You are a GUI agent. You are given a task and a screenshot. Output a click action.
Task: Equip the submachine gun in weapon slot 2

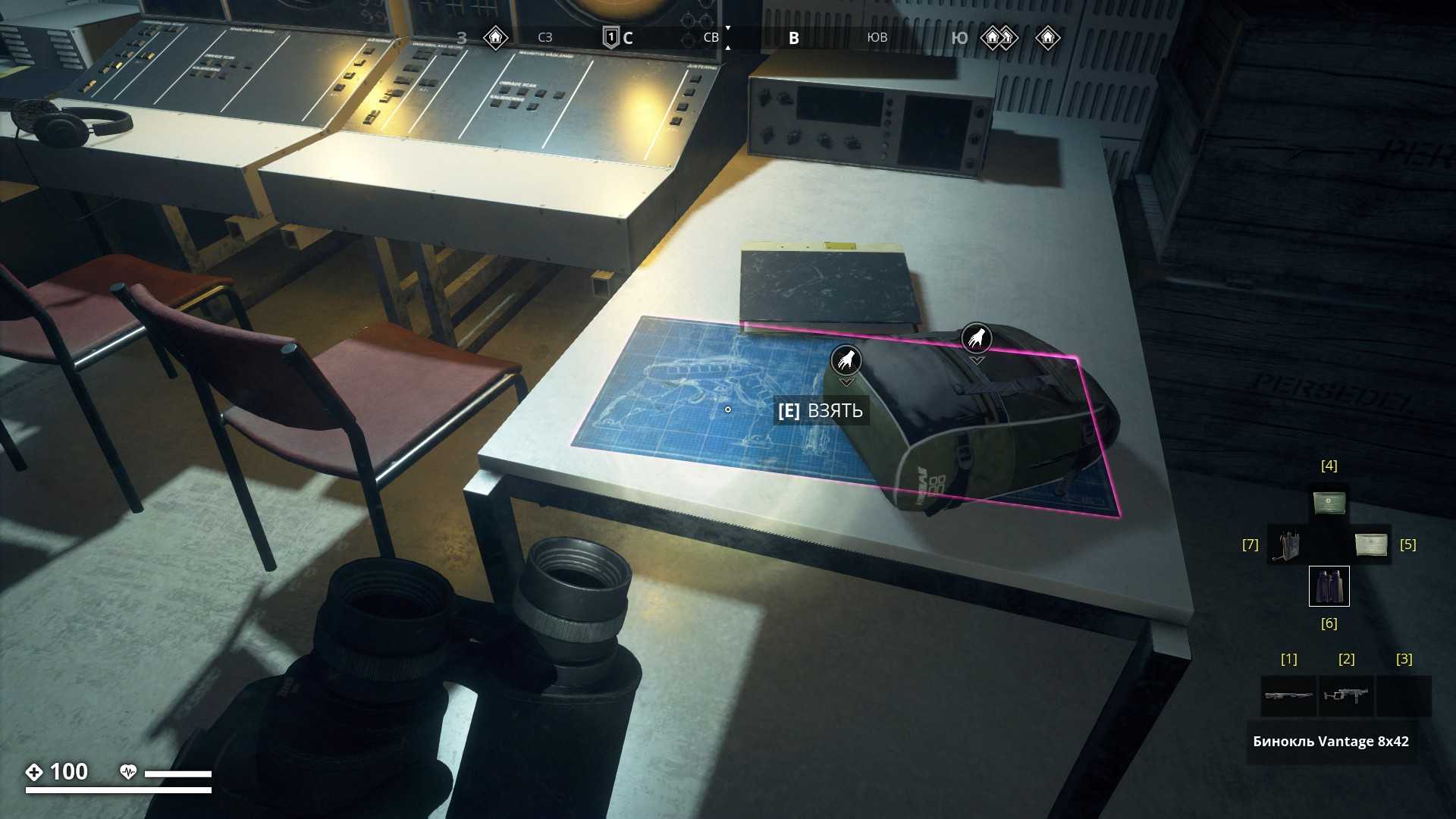[1346, 695]
